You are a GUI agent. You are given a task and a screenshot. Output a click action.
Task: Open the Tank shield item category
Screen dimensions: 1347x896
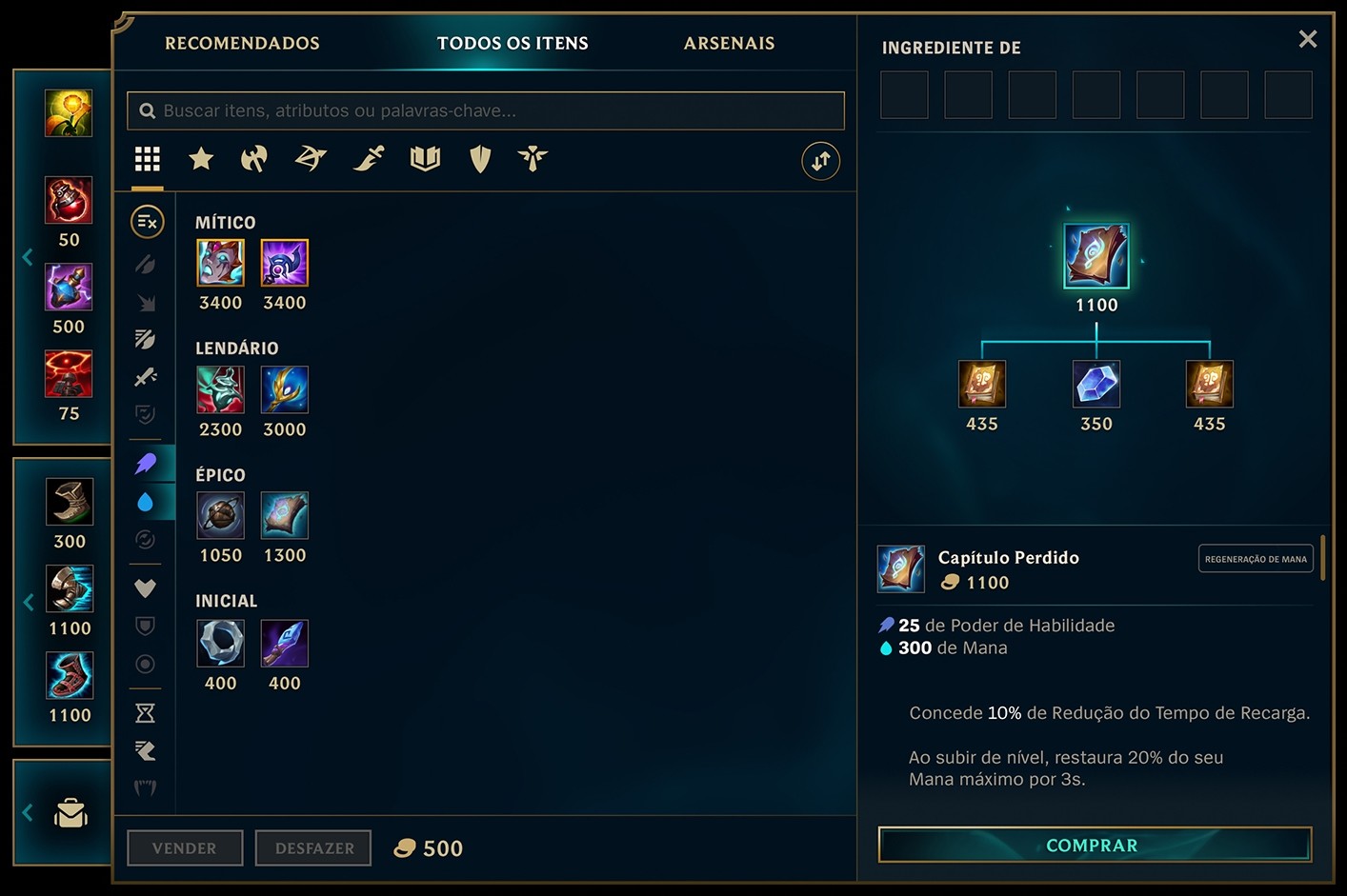pos(479,159)
